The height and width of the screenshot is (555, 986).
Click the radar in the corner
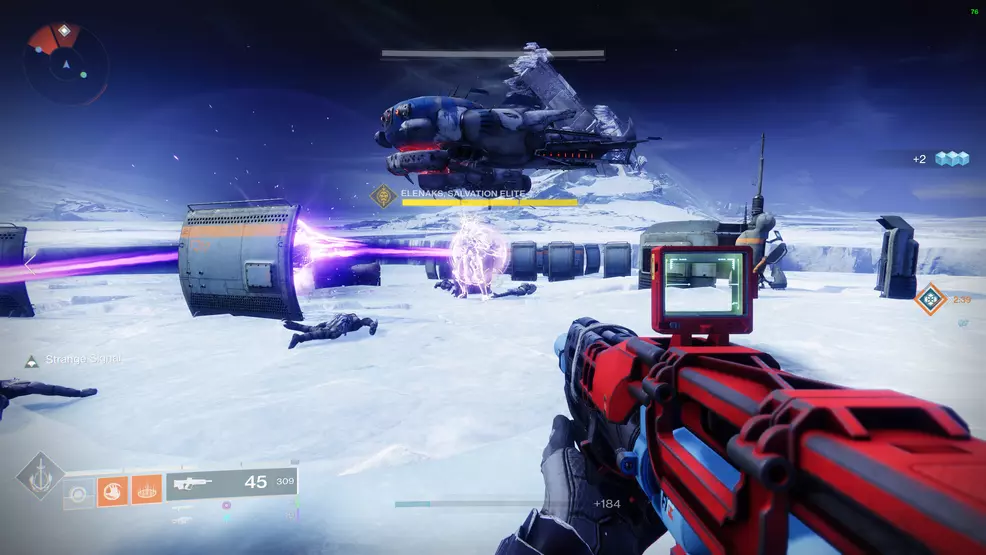(66, 64)
